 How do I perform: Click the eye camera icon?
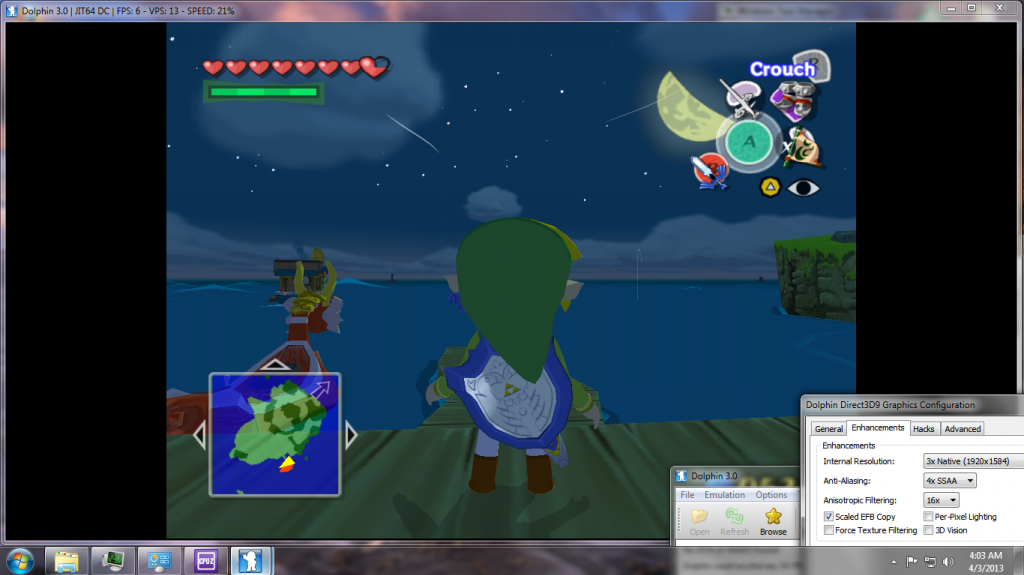pyautogui.click(x=802, y=186)
